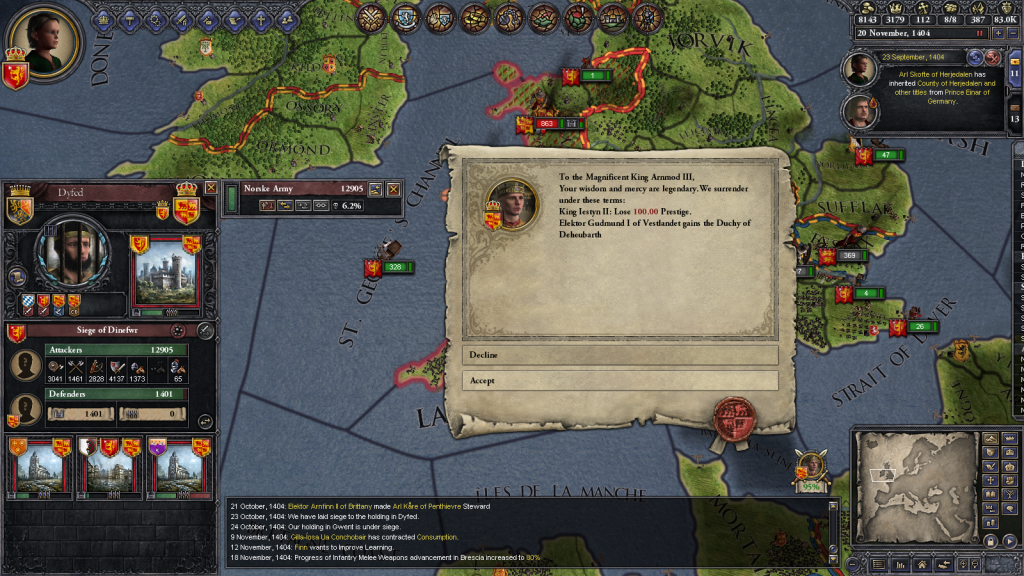The height and width of the screenshot is (576, 1024).
Task: Switch to the terrain map mode
Action: pyautogui.click(x=990, y=438)
